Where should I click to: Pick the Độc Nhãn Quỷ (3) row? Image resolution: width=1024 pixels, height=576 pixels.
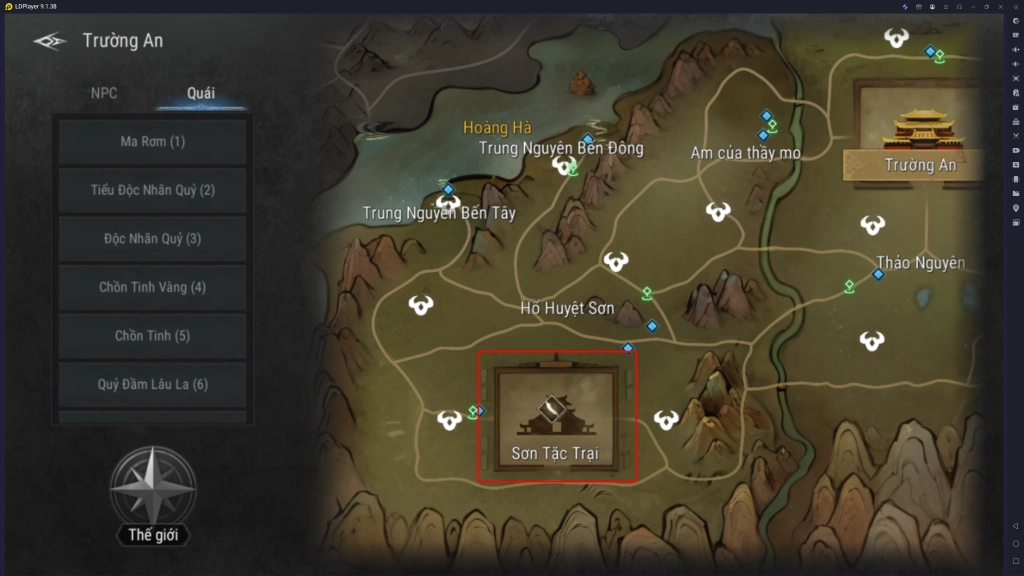(x=152, y=238)
